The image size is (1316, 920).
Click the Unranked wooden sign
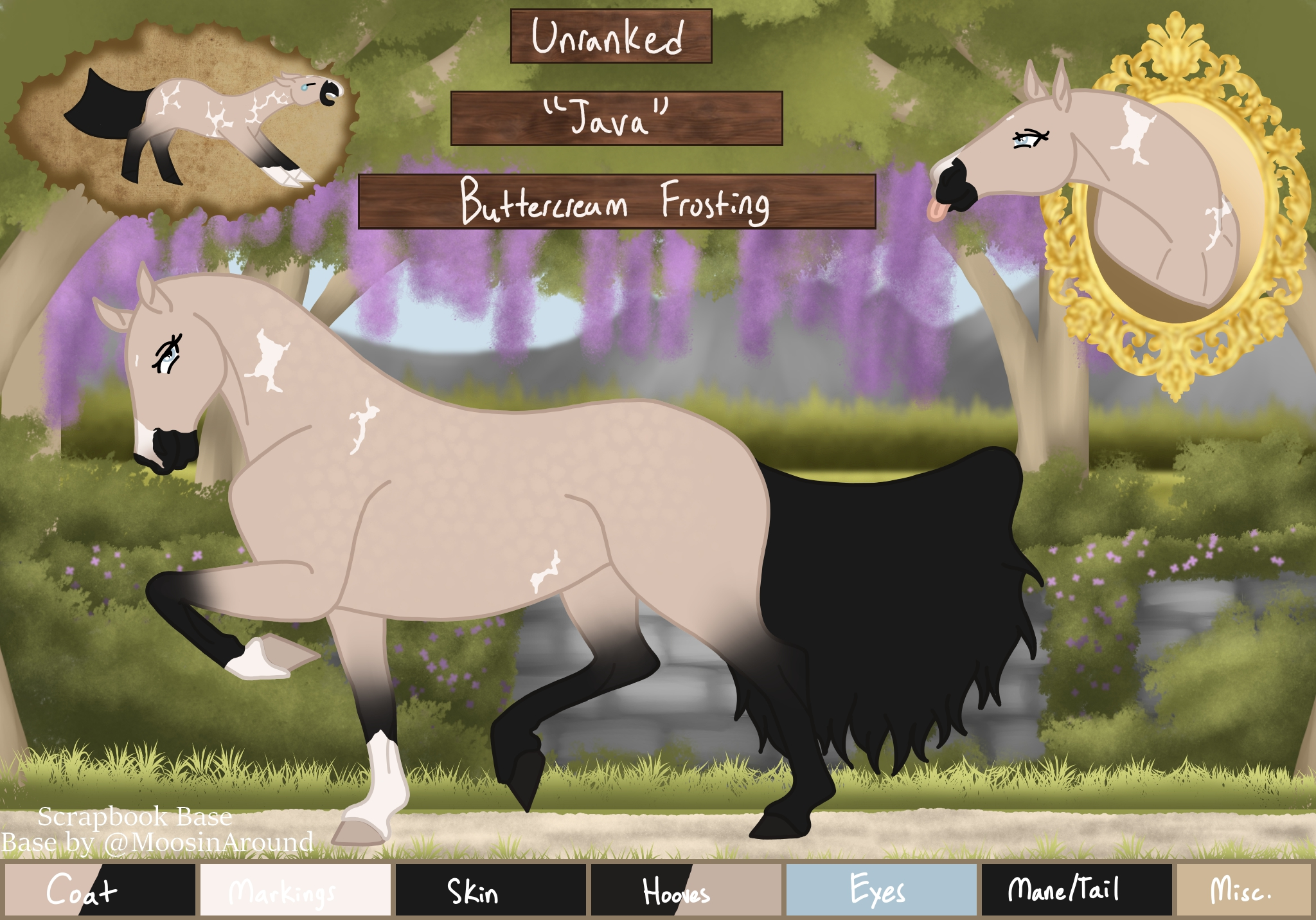tap(610, 36)
